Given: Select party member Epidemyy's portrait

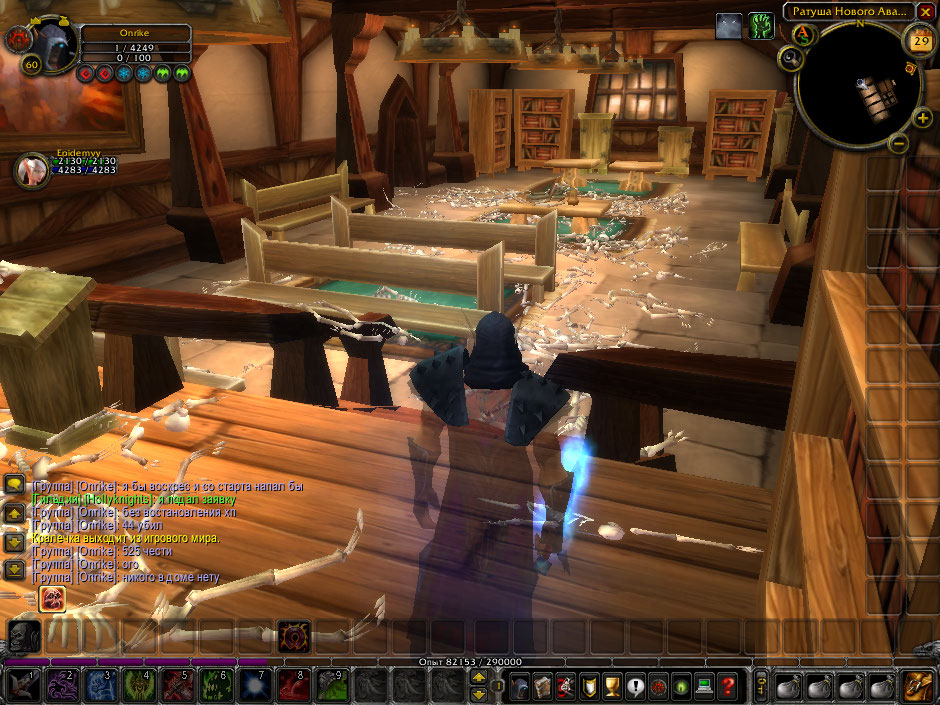Looking at the screenshot, I should point(31,169).
